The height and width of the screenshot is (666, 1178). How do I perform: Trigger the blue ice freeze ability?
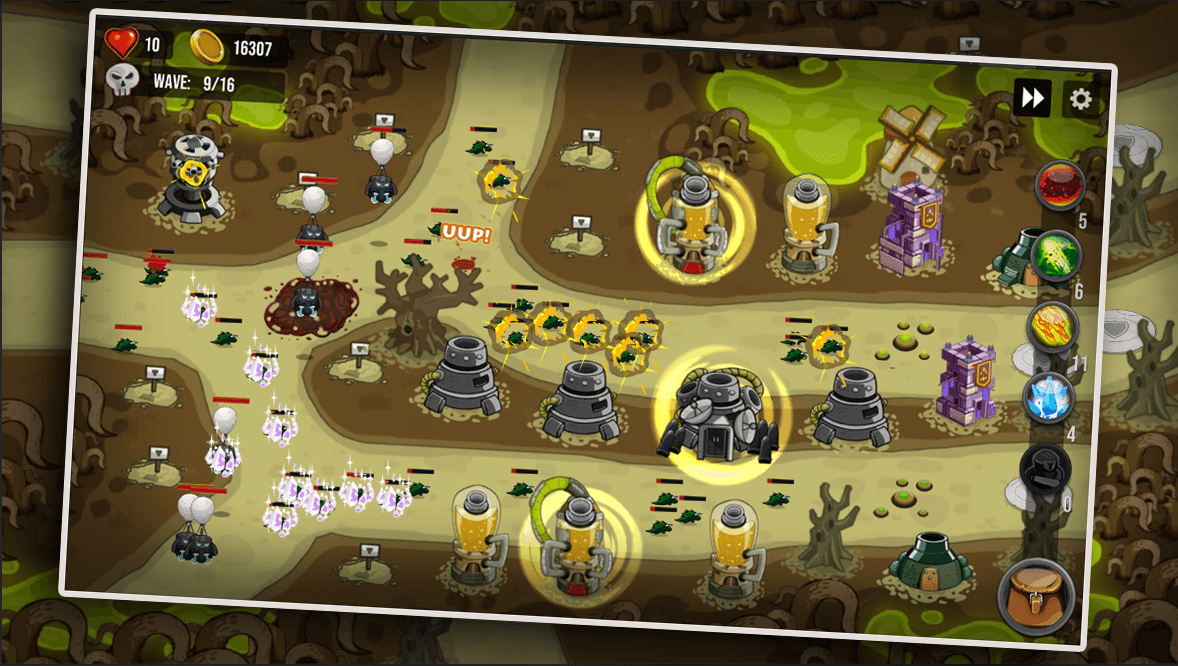pos(1048,398)
